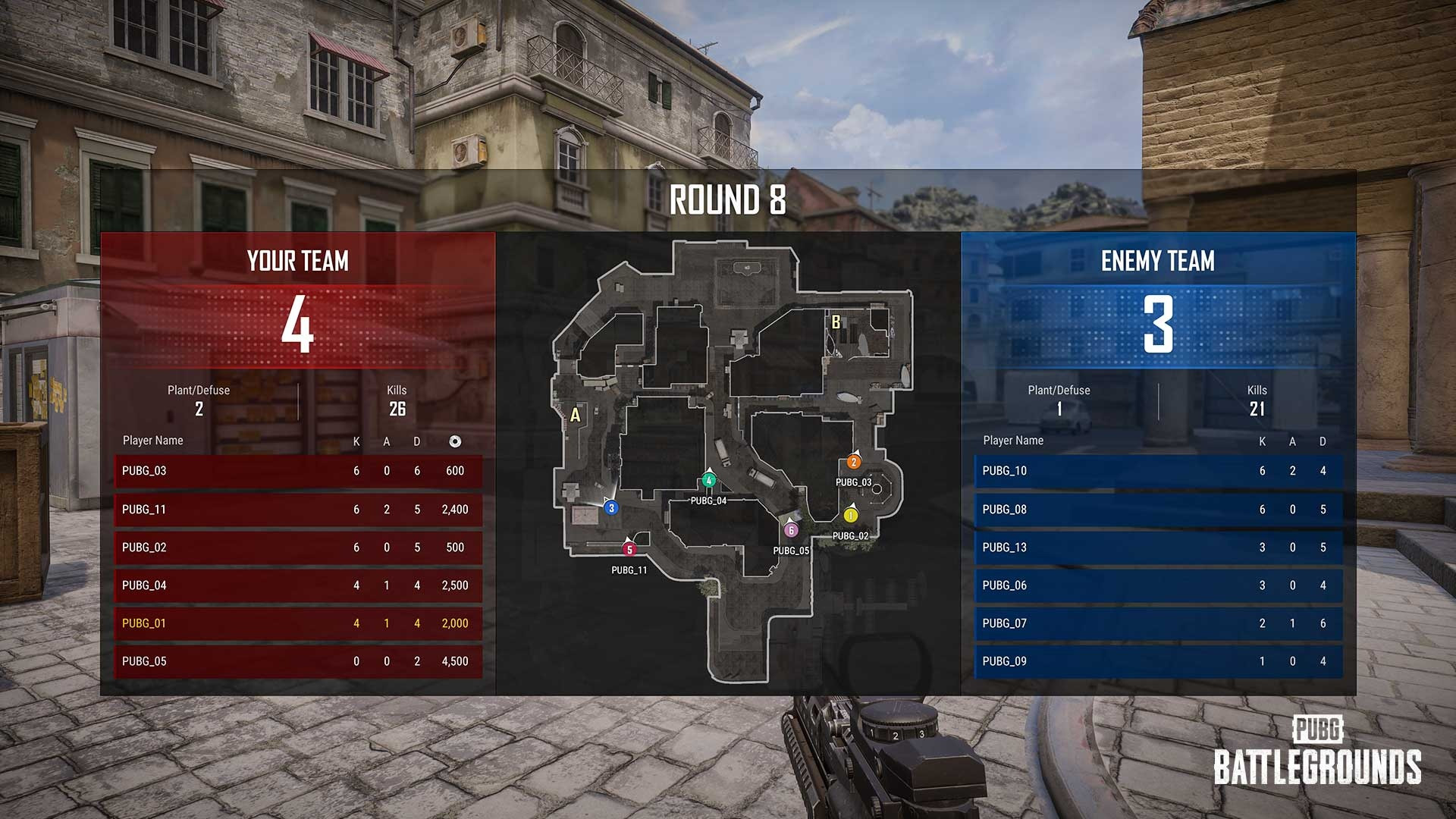Select the red number 5 map marker
1456x819 pixels.
629,550
